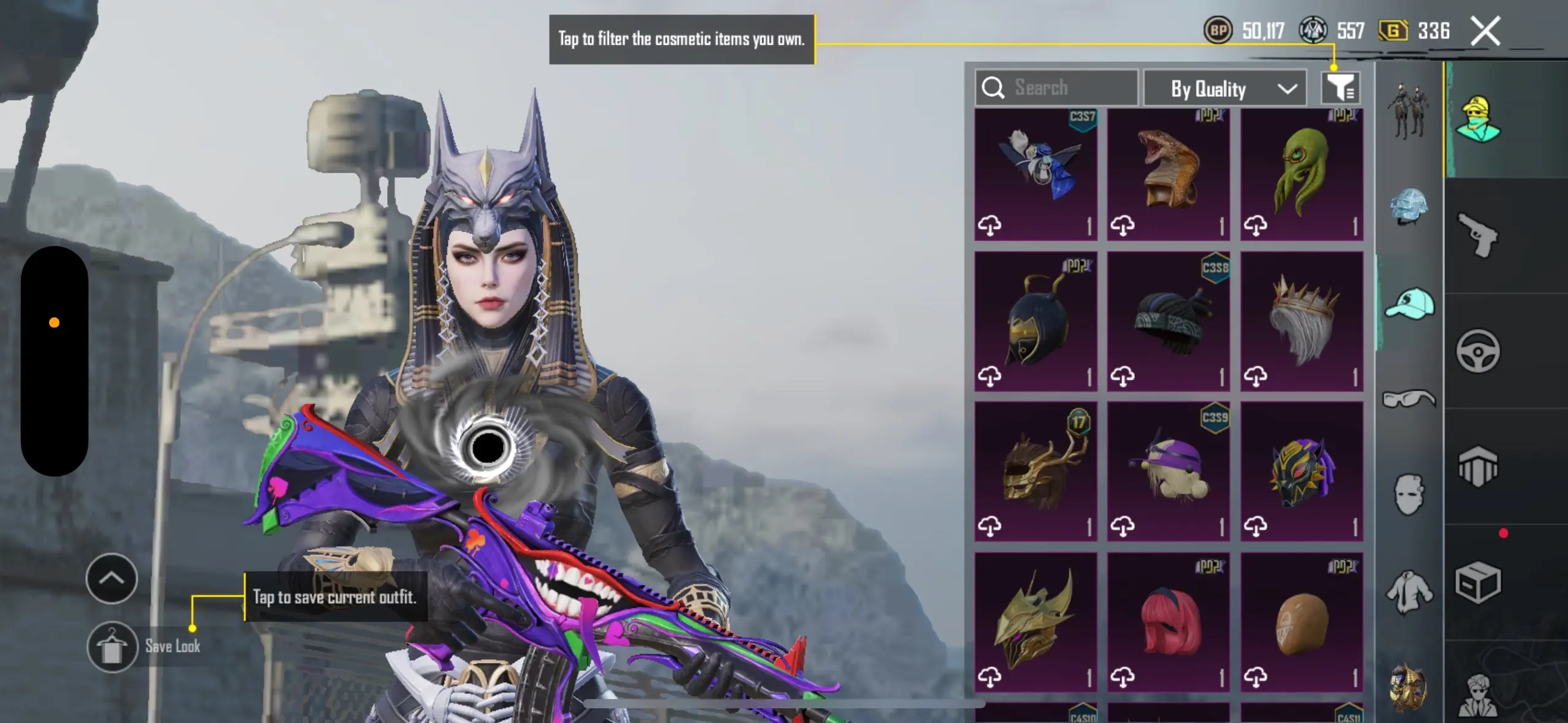Screen dimensions: 1568x723
Task: Expand the up-arrow circle button
Action: pos(112,578)
